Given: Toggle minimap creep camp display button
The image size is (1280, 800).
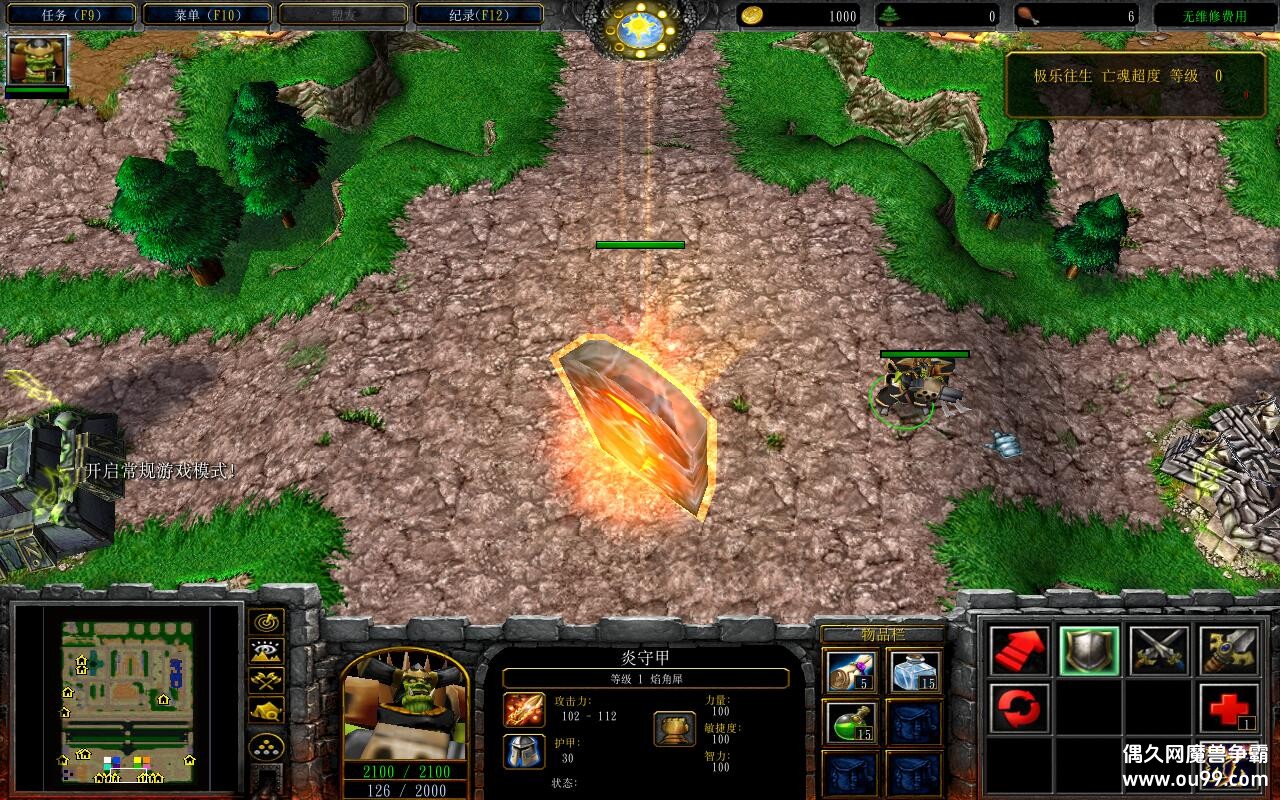Looking at the screenshot, I should point(266,710).
